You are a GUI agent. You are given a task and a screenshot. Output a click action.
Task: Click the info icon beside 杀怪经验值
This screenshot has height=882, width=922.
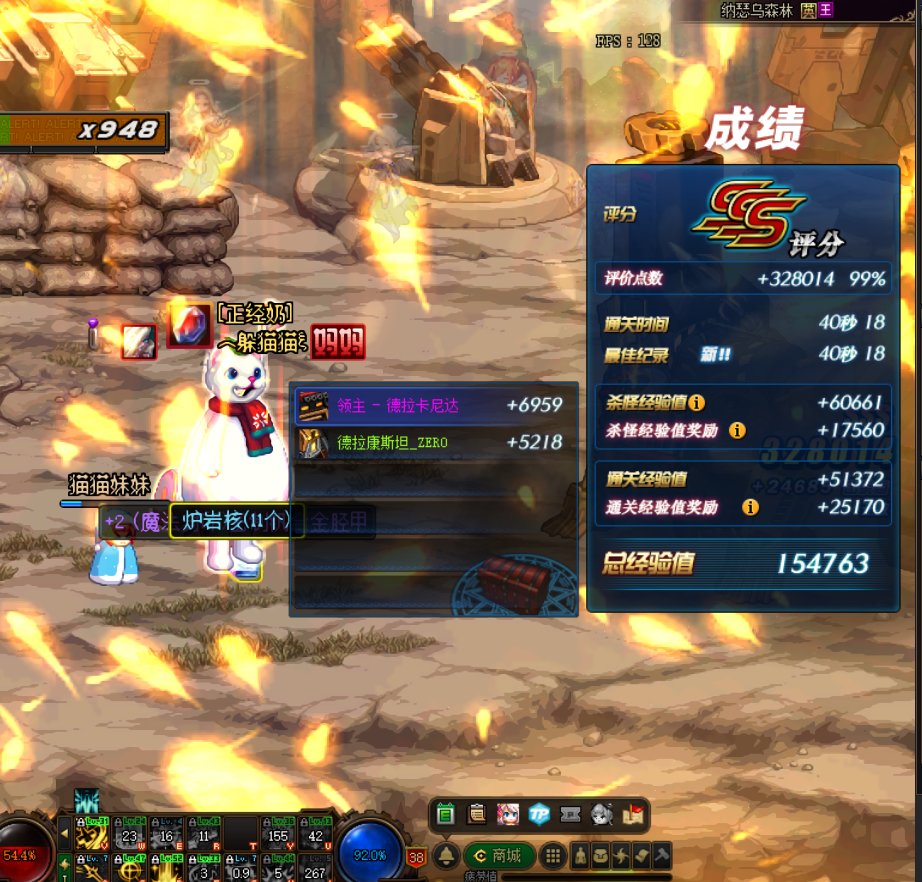(696, 403)
